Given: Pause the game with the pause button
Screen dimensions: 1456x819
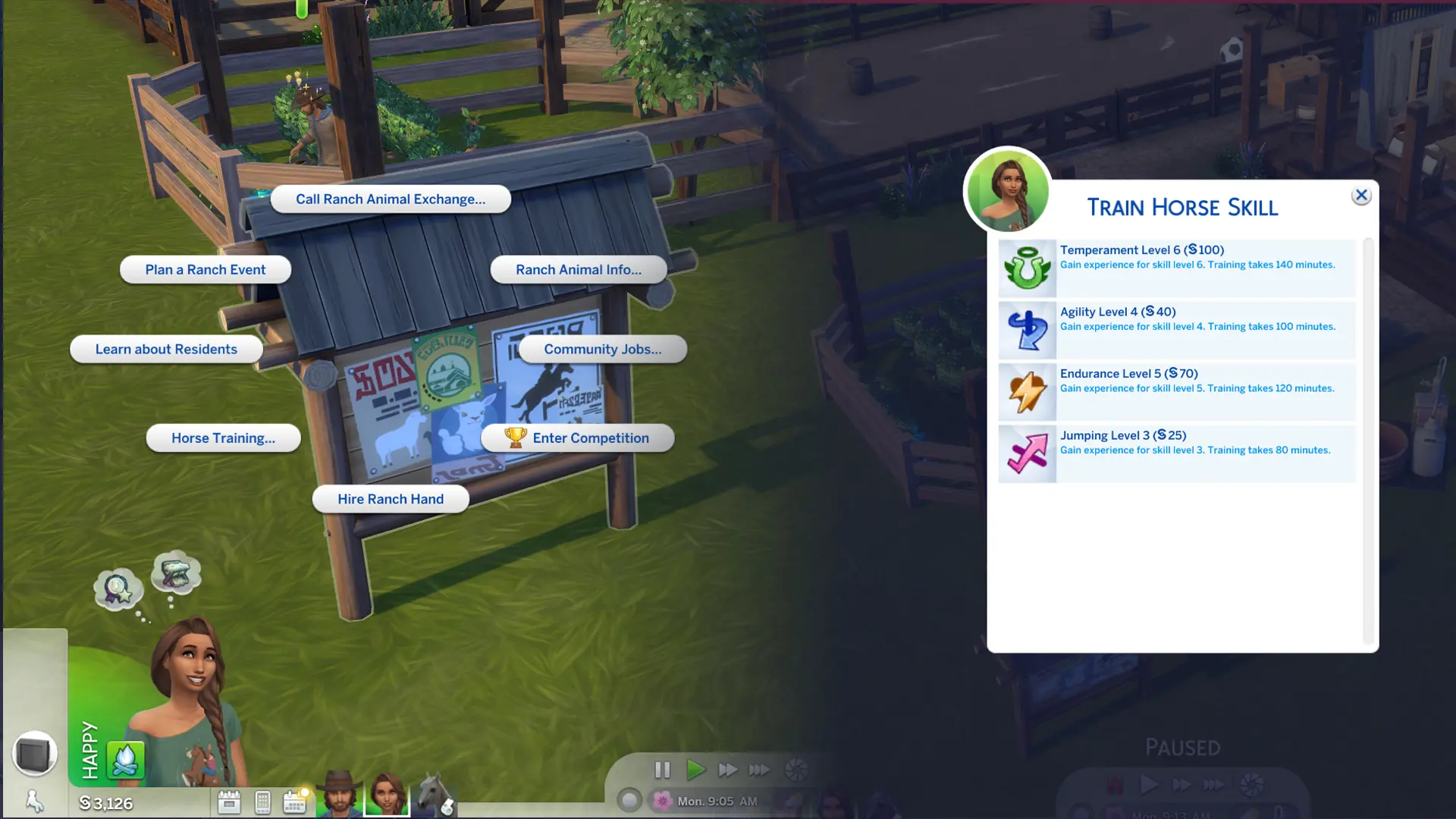Looking at the screenshot, I should click(x=663, y=770).
